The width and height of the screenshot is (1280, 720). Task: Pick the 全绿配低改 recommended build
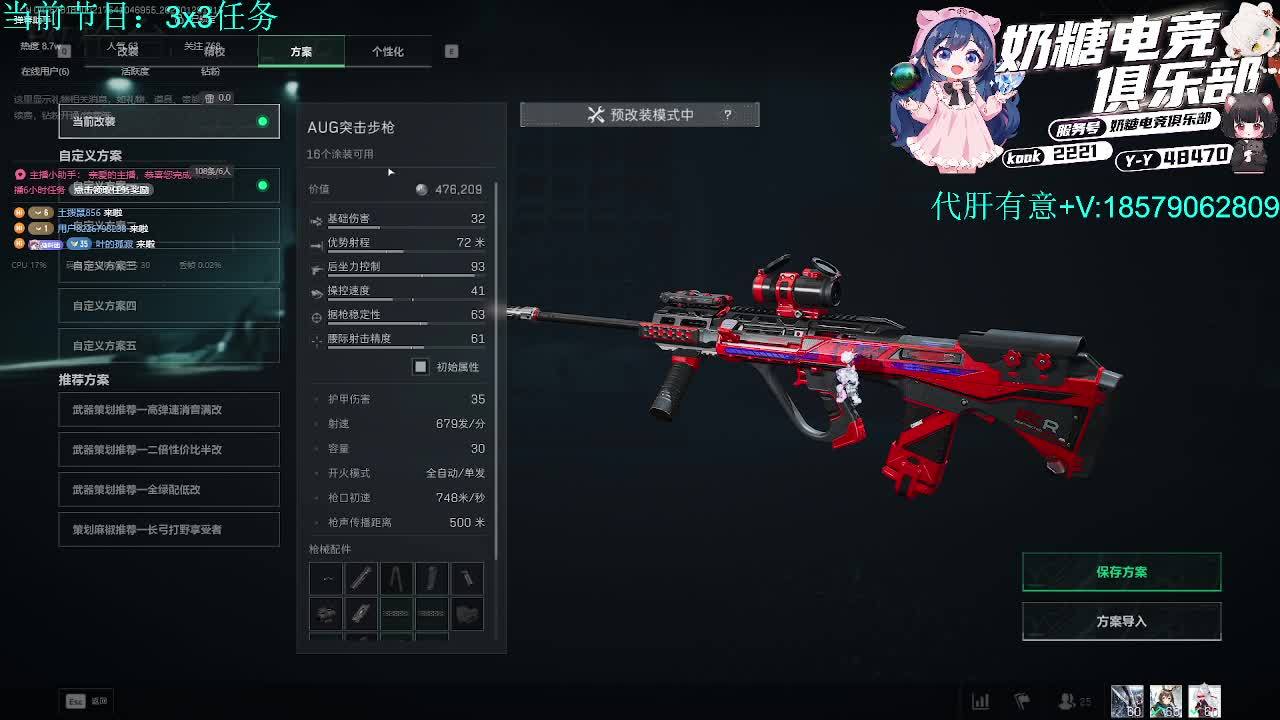[x=168, y=490]
